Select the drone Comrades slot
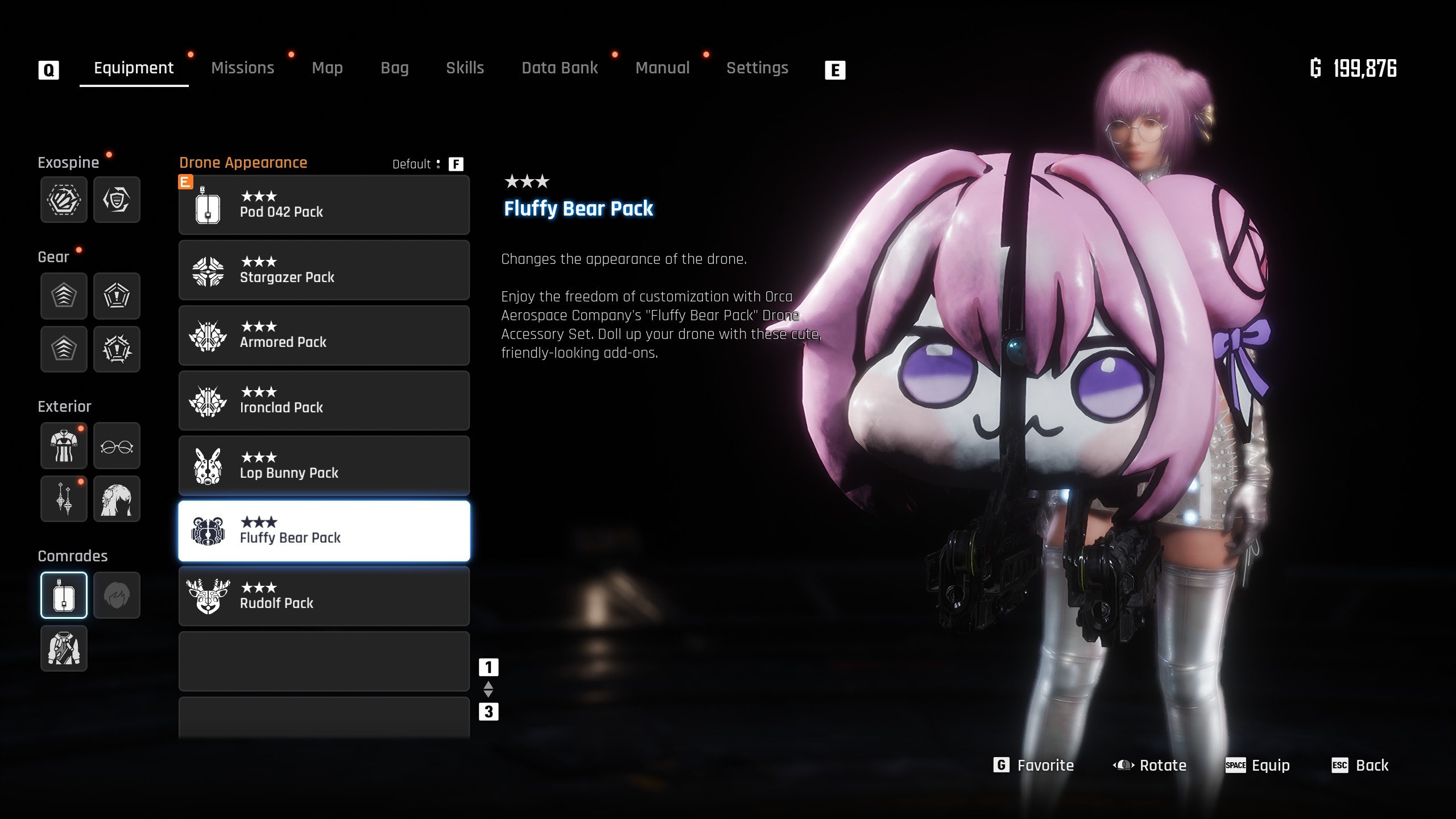The image size is (1456, 819). pyautogui.click(x=64, y=595)
